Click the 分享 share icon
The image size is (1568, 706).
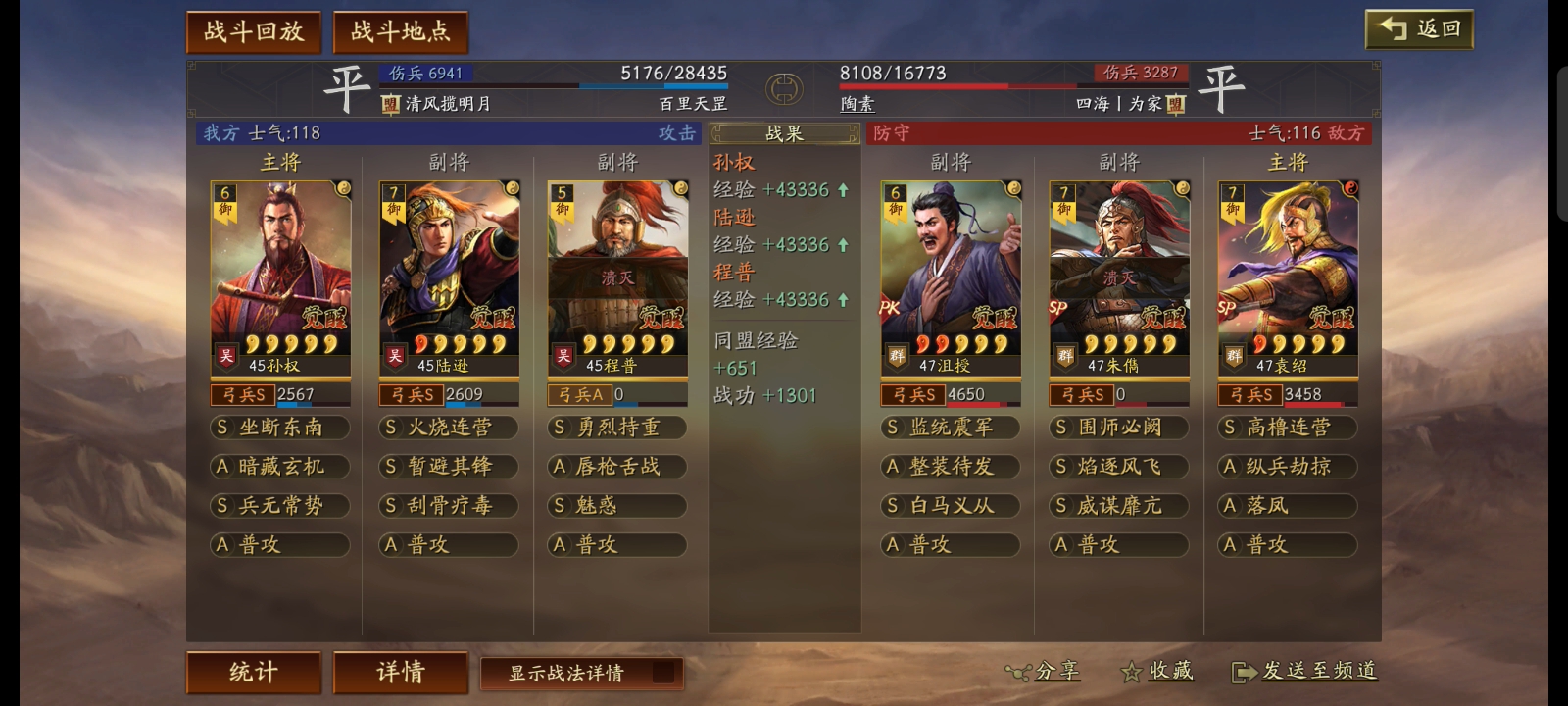pyautogui.click(x=1020, y=673)
